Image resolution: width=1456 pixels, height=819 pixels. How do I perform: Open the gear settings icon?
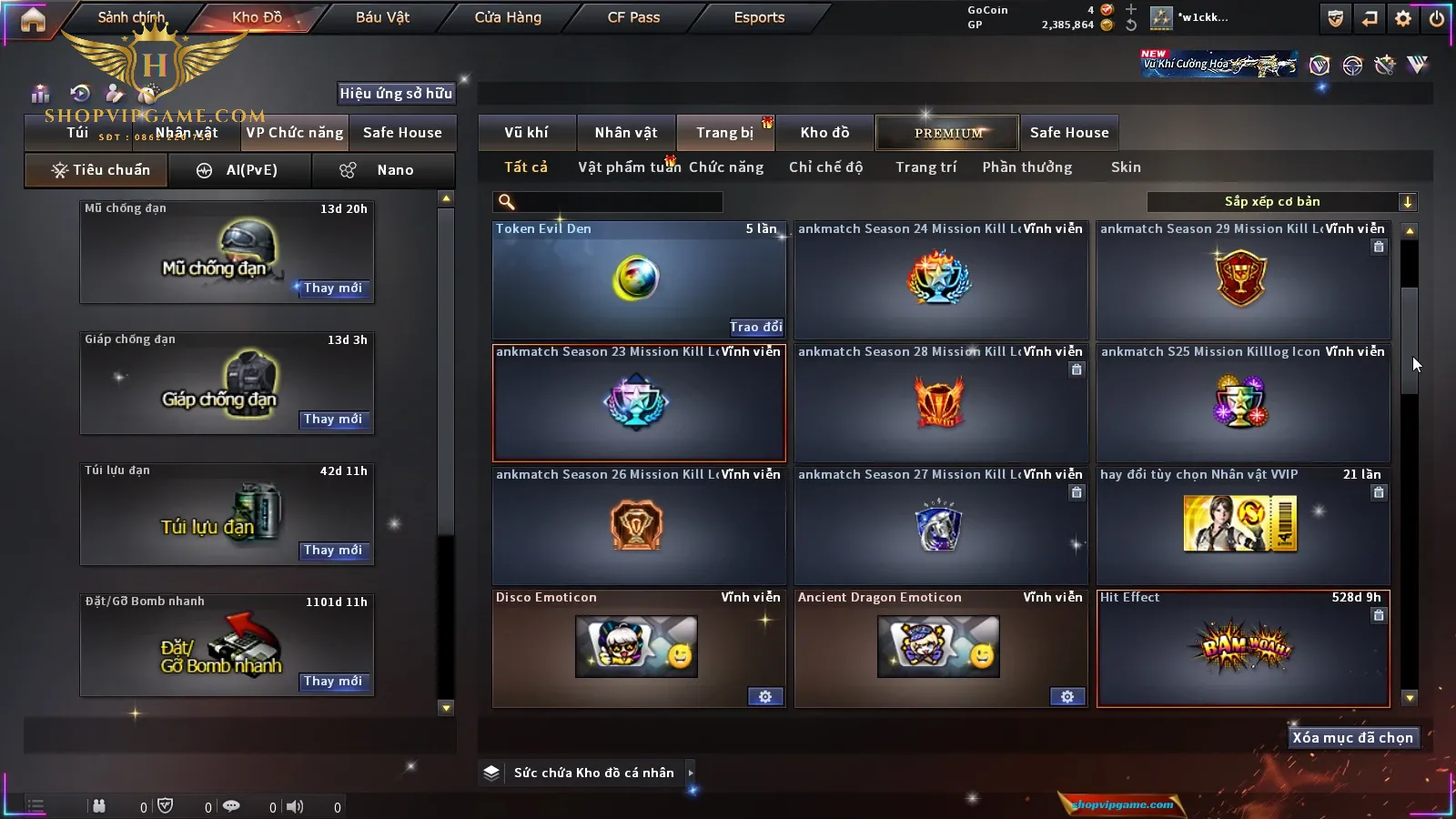click(1403, 18)
